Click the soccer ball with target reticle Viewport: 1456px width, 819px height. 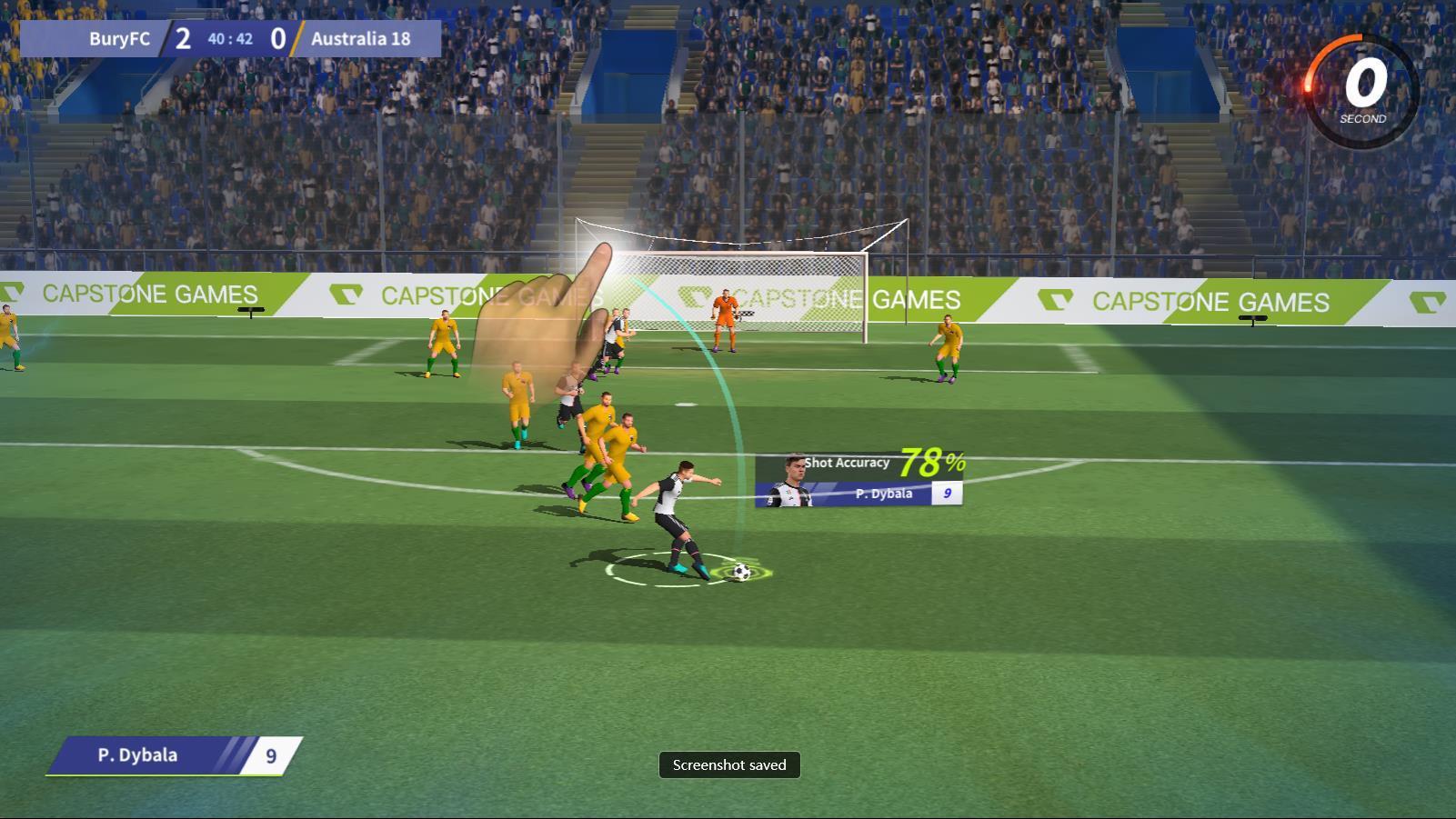[x=742, y=570]
